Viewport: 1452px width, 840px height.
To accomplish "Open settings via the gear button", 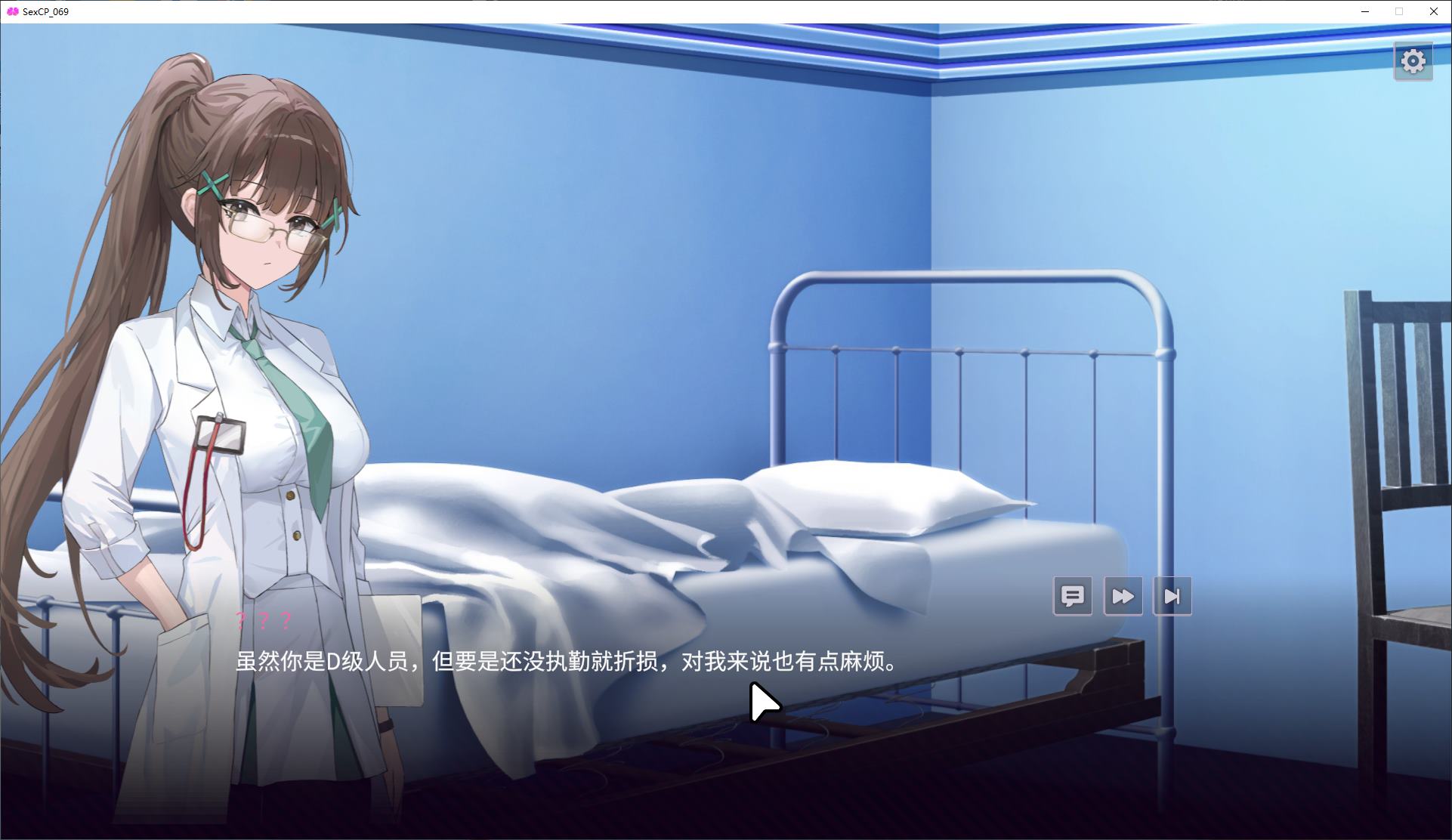I will [1413, 61].
